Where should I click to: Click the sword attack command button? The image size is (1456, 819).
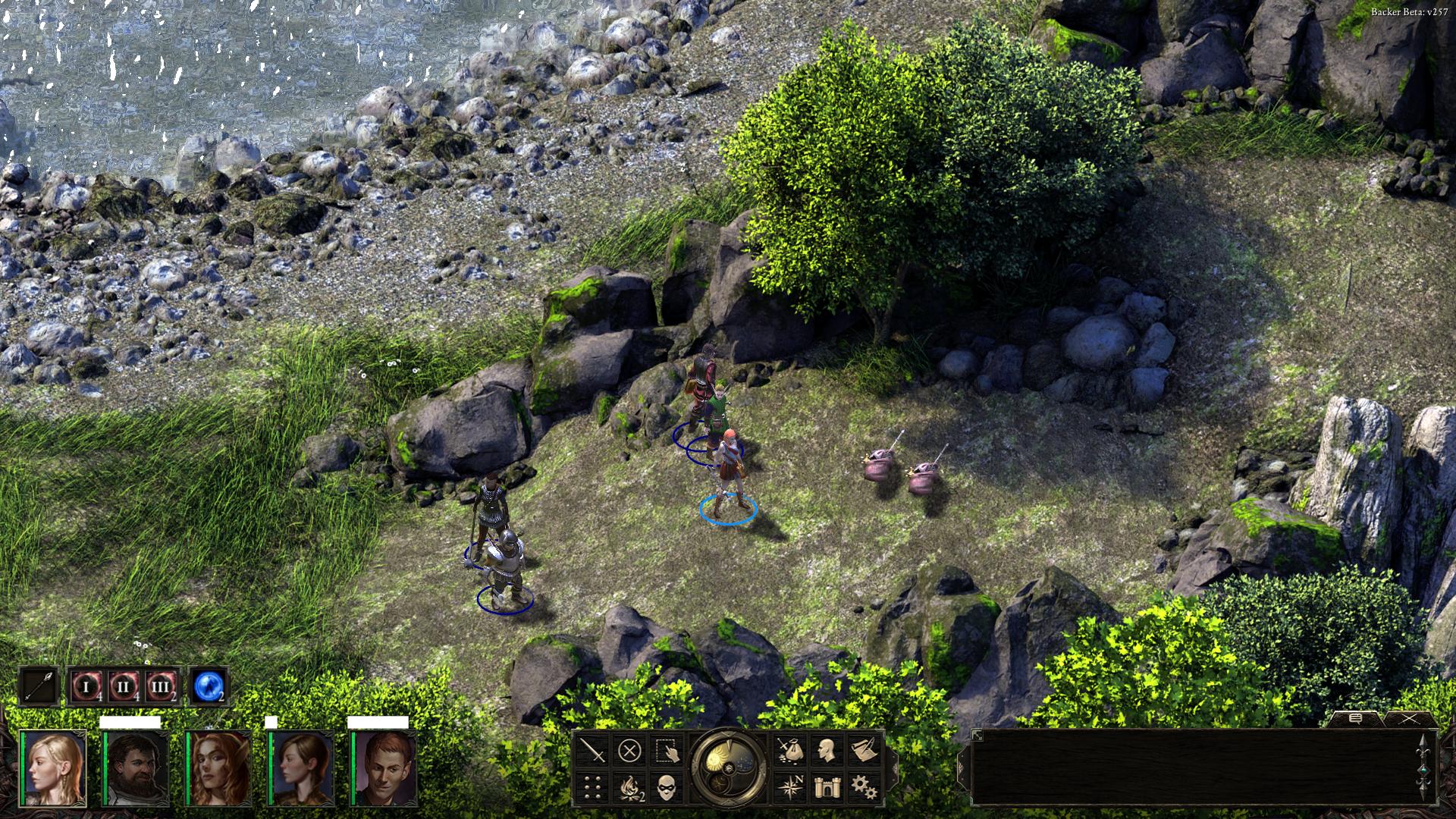point(593,752)
